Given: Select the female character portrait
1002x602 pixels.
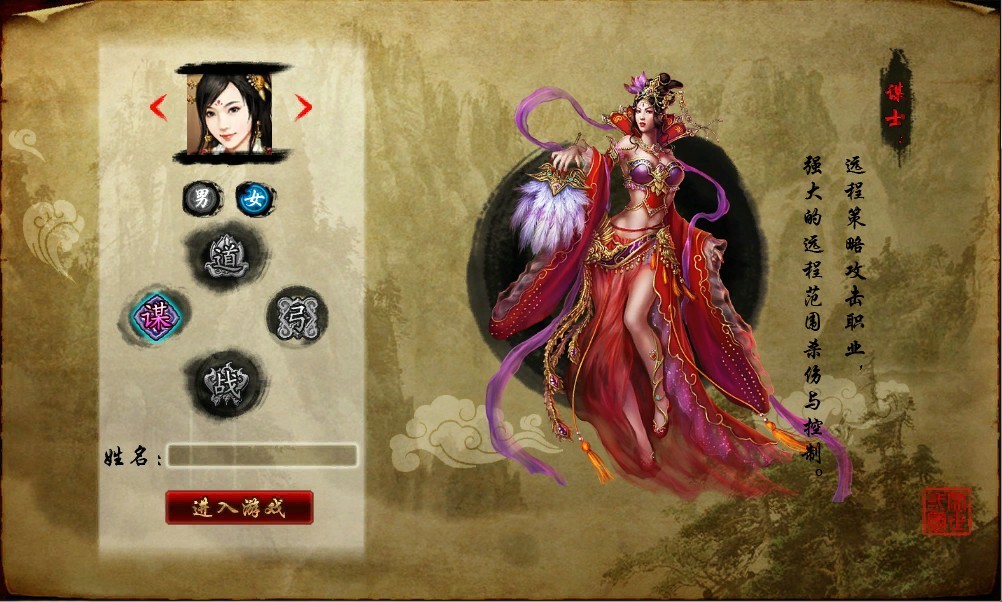Looking at the screenshot, I should tap(230, 113).
